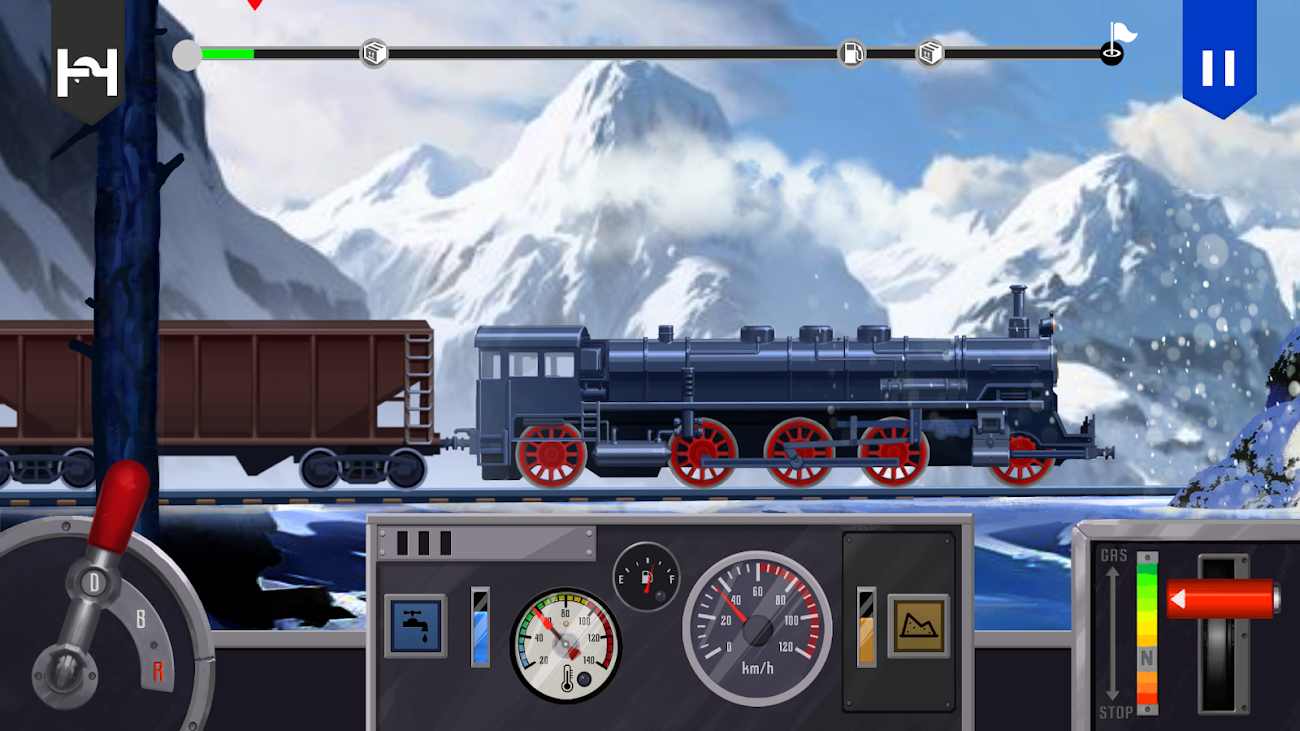
Task: Click the coupling icon in the black banner
Action: point(87,72)
